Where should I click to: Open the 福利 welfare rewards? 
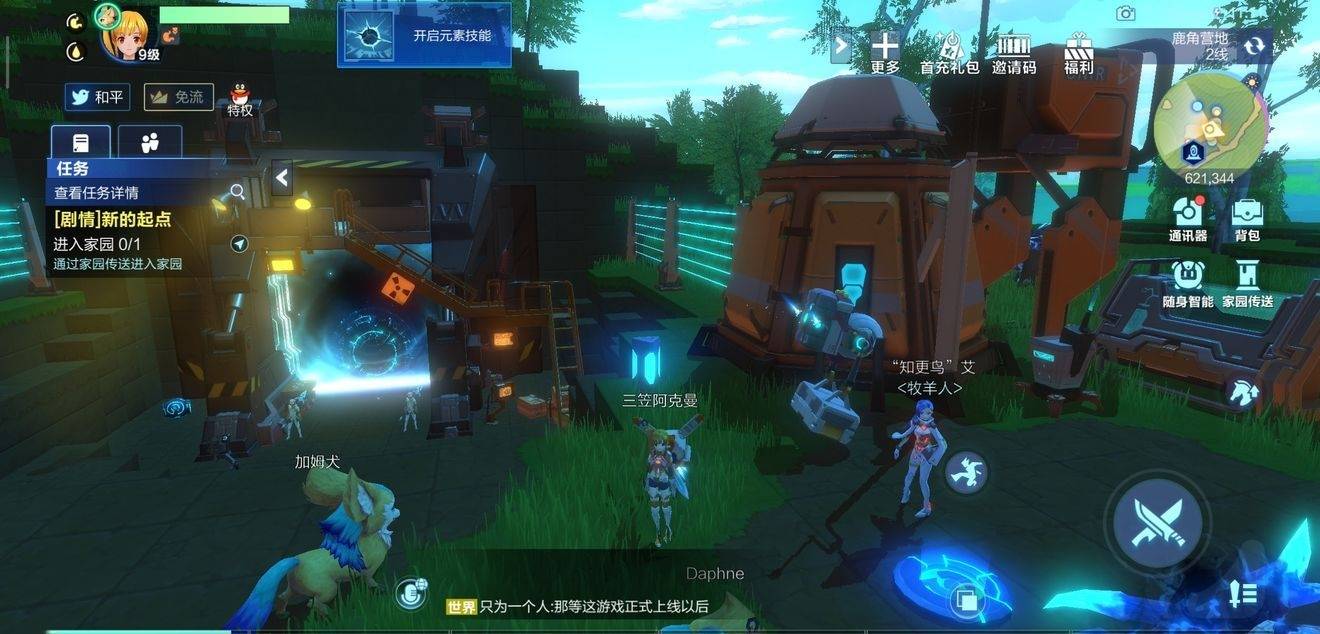tap(1078, 52)
